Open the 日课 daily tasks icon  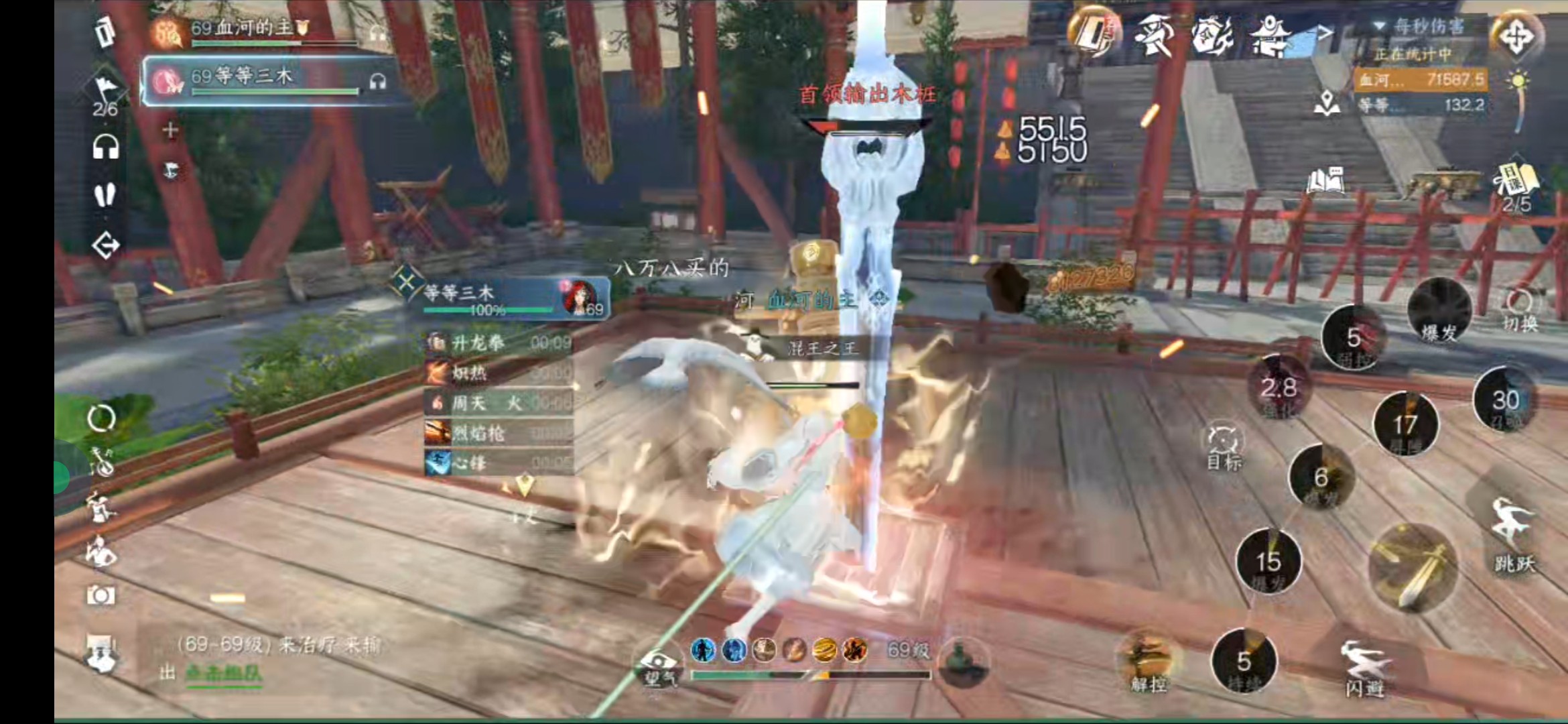pyautogui.click(x=1515, y=184)
